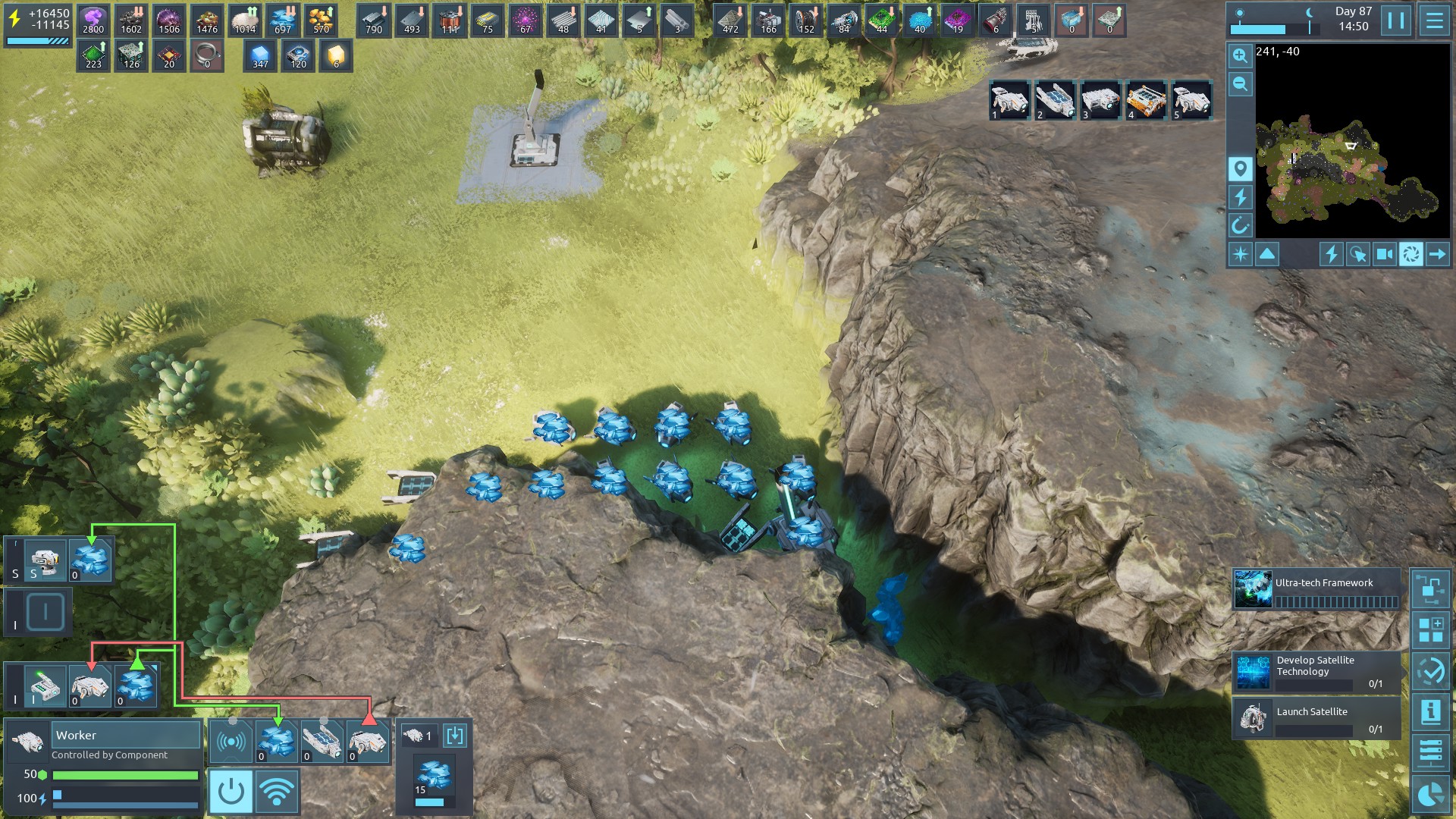Click the right-arrow button below the minimap

click(x=1437, y=254)
